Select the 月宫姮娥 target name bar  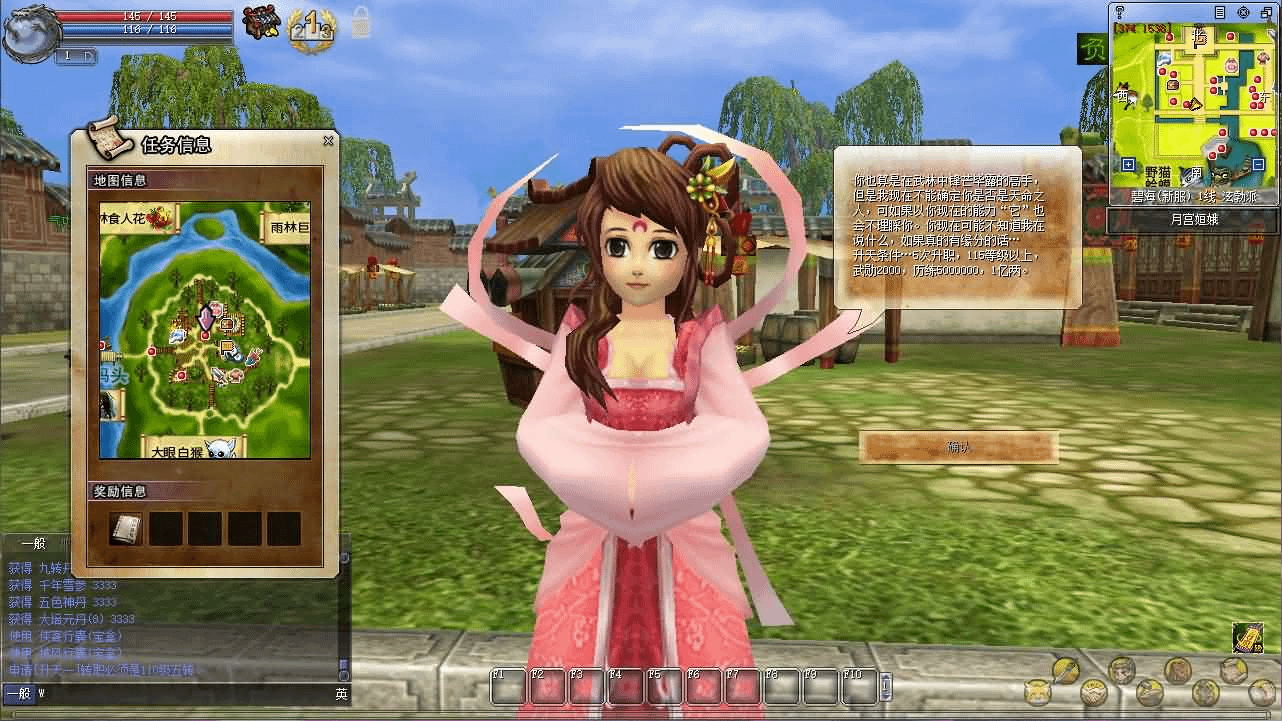[x=1194, y=220]
